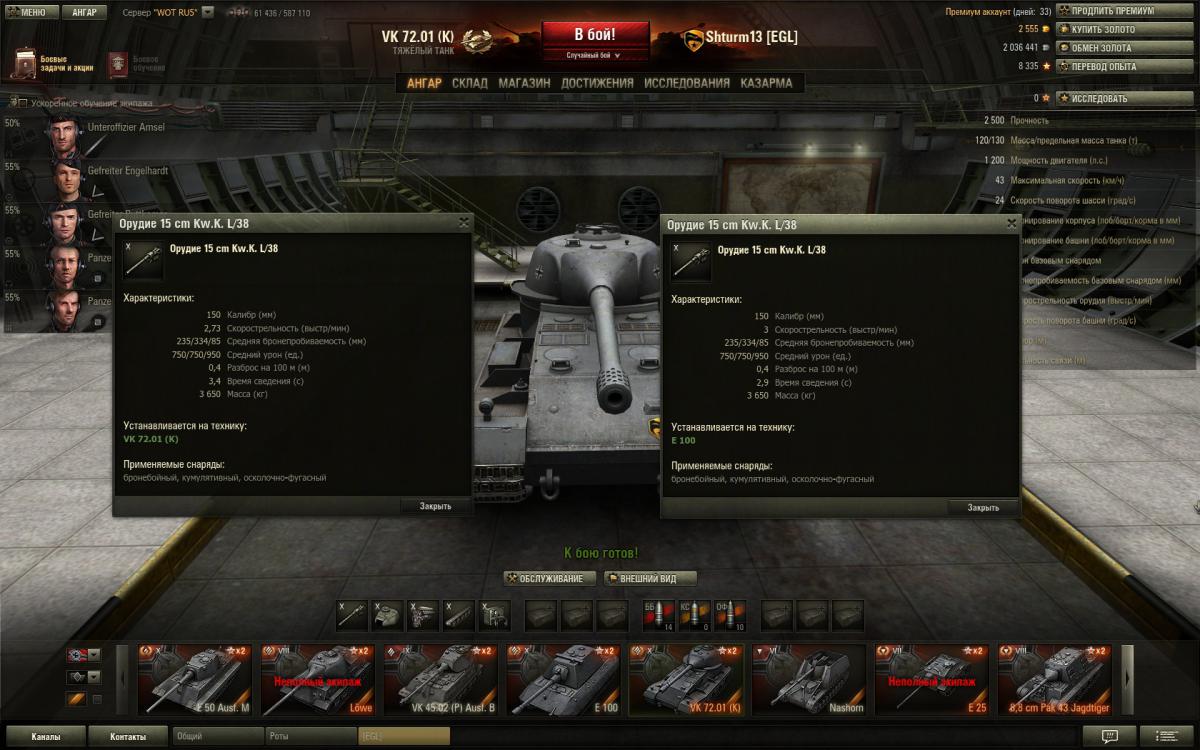Screen dimensions: 1200x750
Task: Open the Контакты contacts panel
Action: 127,737
